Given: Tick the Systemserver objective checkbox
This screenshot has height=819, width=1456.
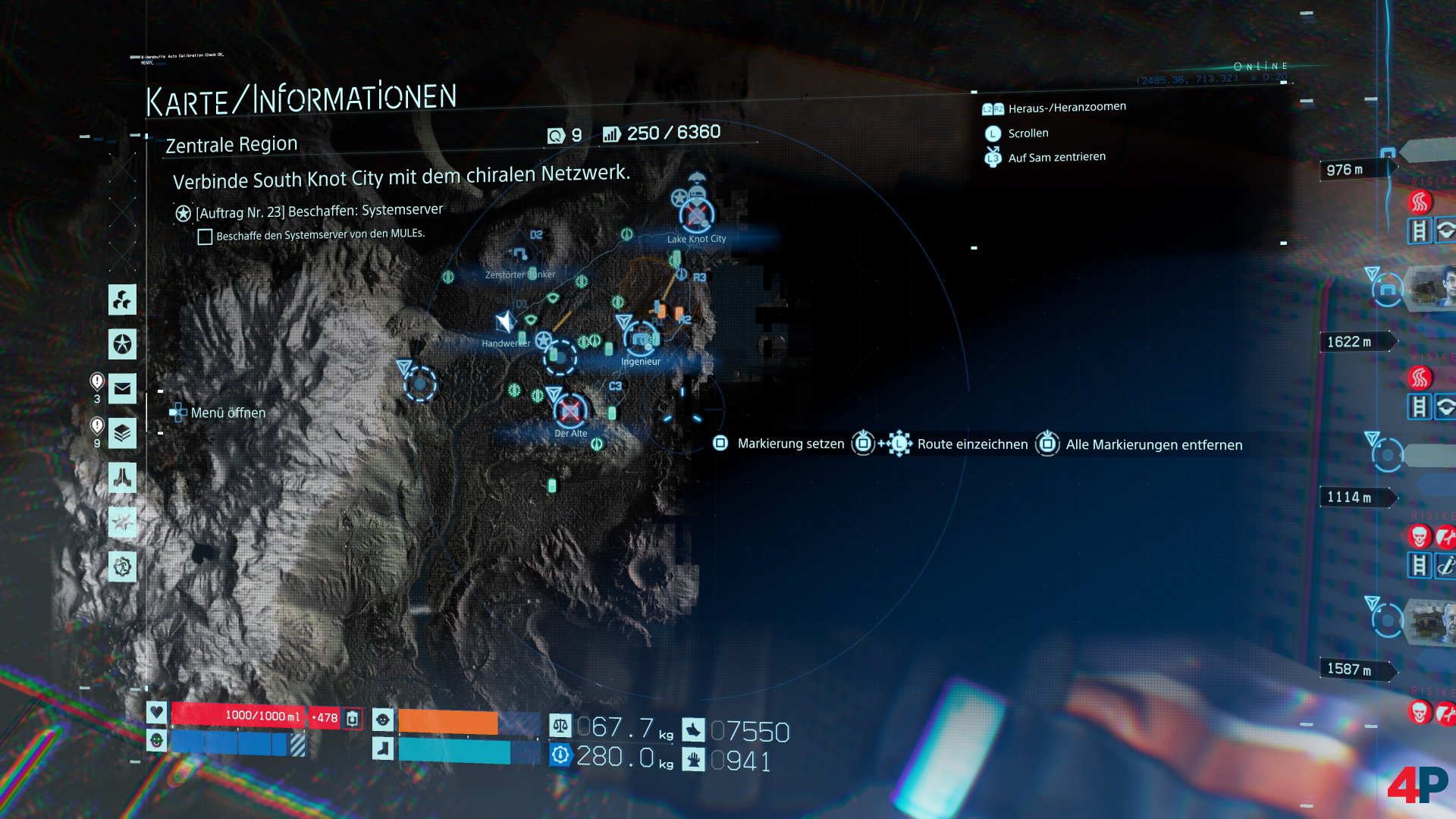Looking at the screenshot, I should point(205,237).
